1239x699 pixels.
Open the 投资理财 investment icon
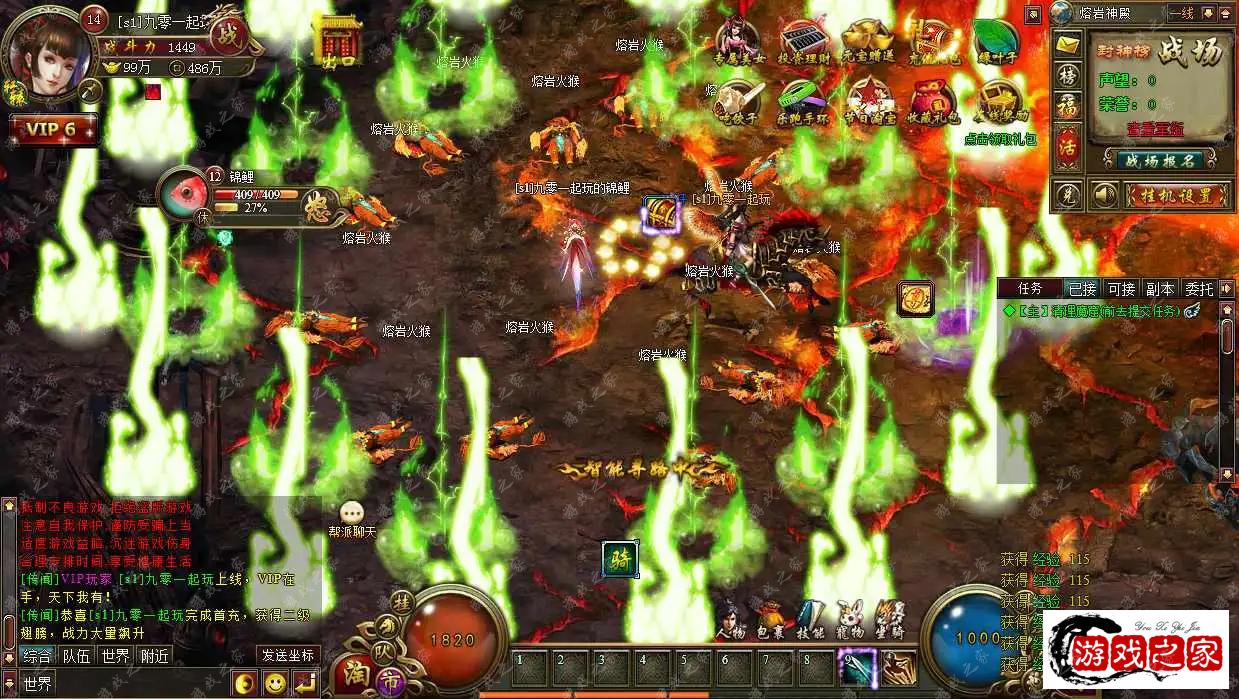[804, 42]
